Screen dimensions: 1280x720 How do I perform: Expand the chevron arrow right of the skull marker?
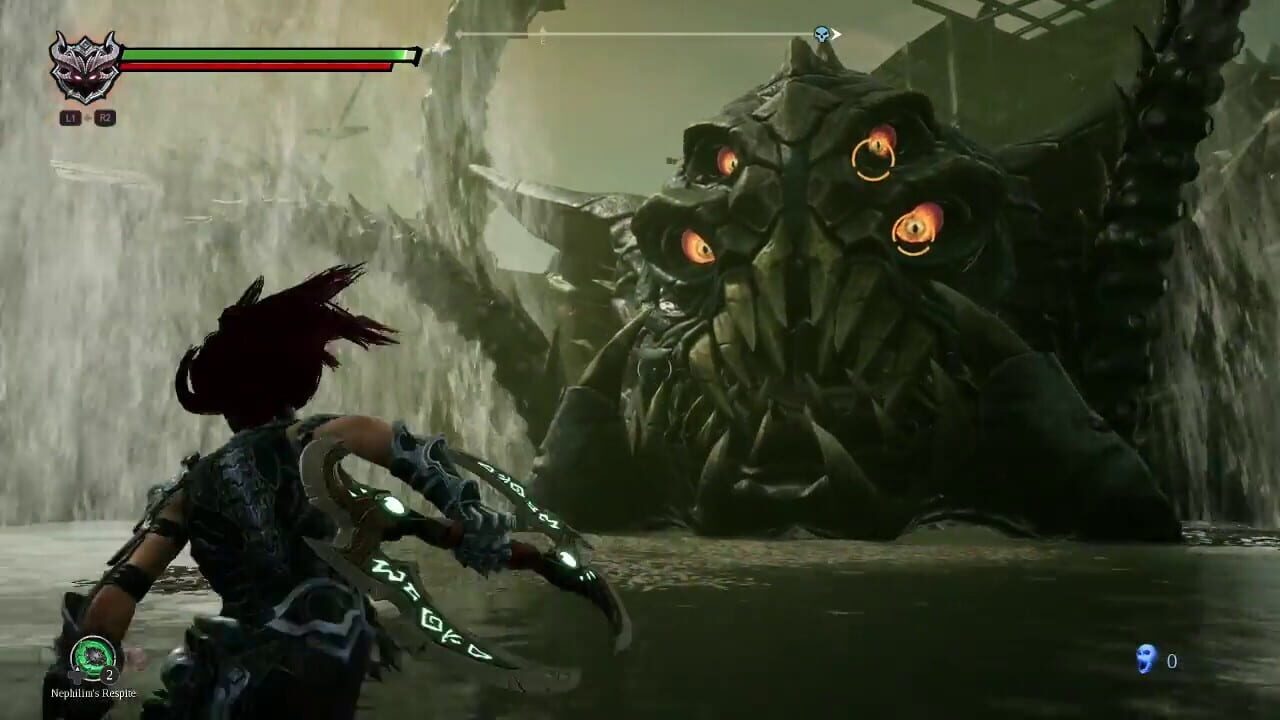tap(837, 34)
